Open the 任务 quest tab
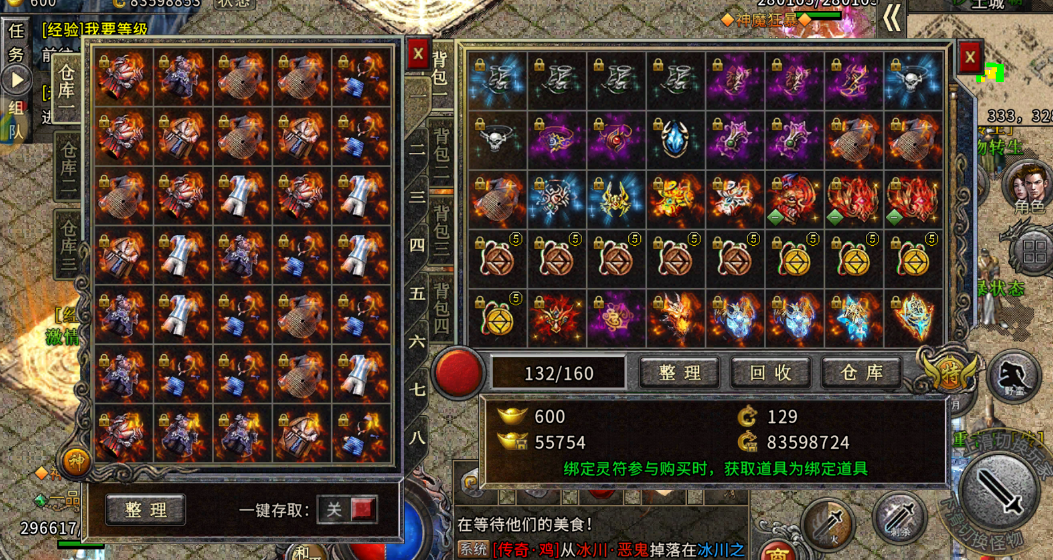Image resolution: width=1053 pixels, height=560 pixels. pyautogui.click(x=16, y=41)
